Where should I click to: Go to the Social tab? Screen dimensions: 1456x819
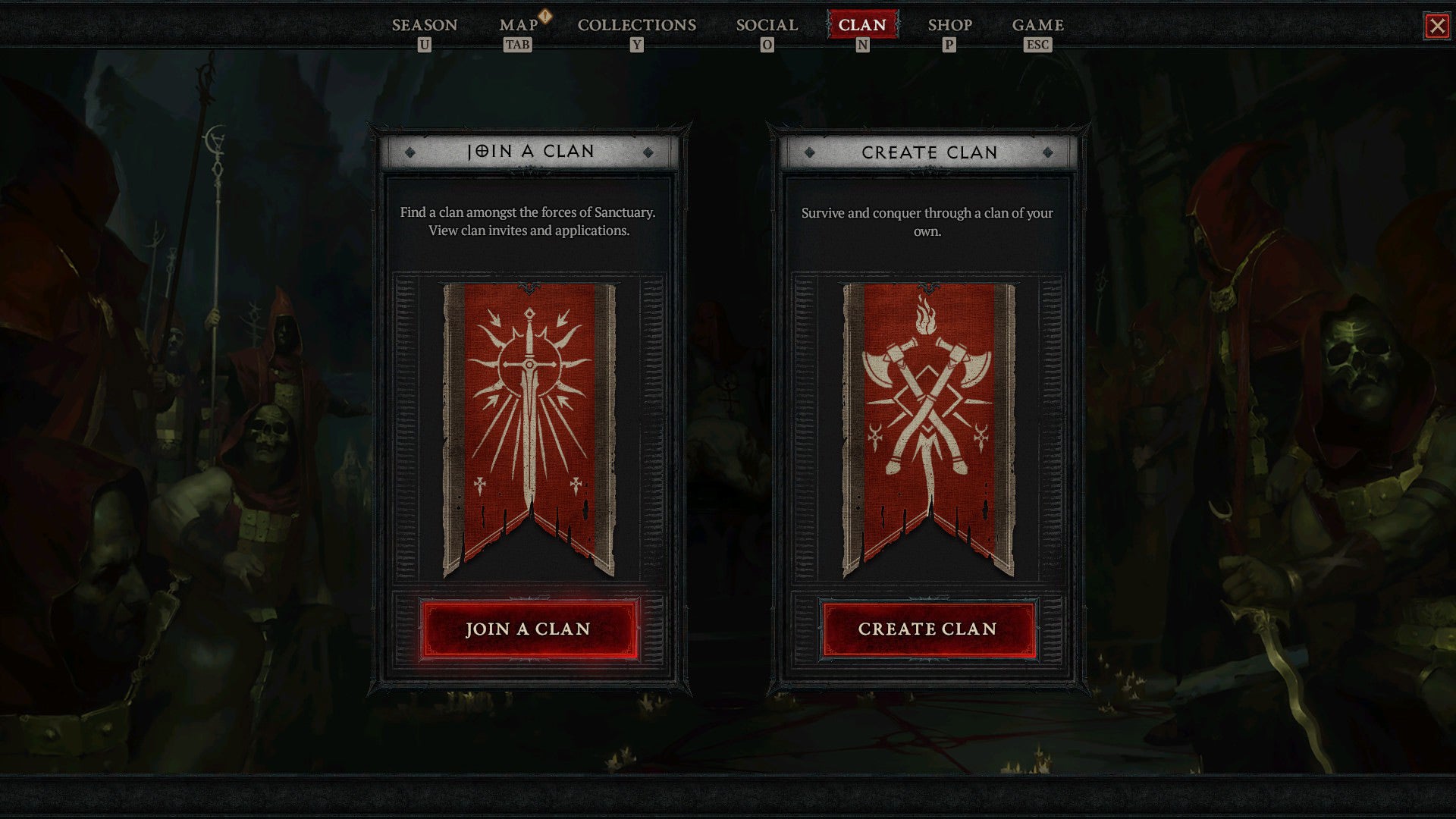pyautogui.click(x=767, y=25)
